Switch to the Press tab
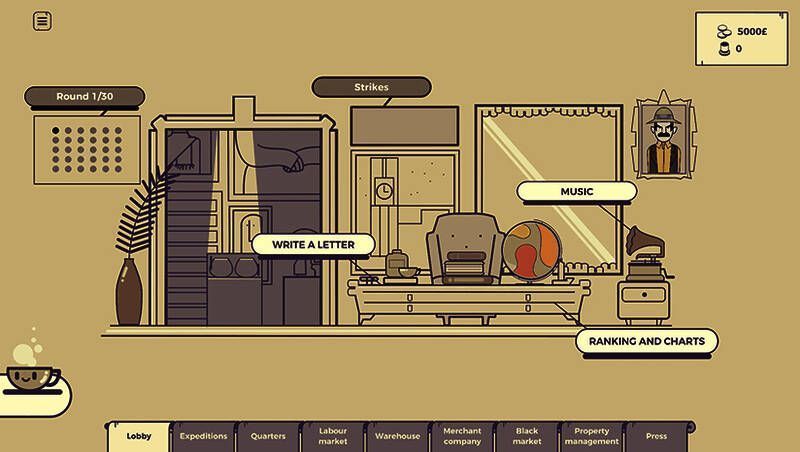Viewport: 800px width, 452px height. pyautogui.click(x=656, y=436)
